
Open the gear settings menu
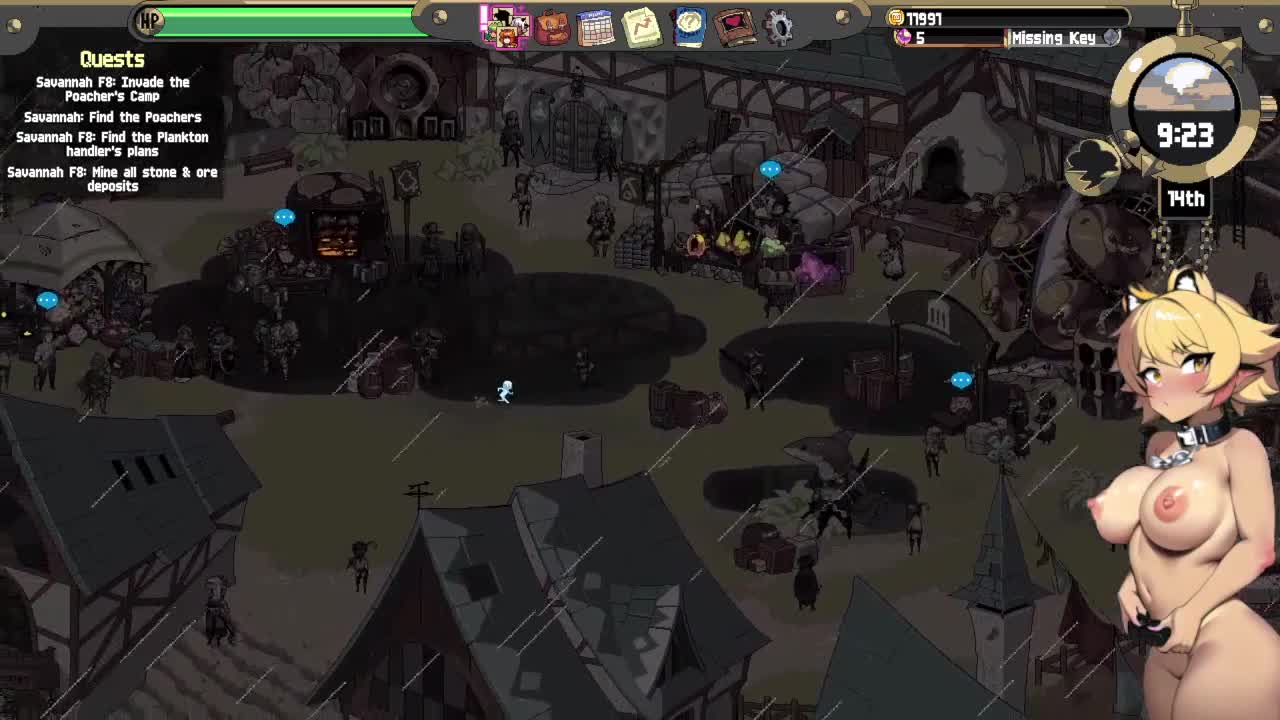coord(780,27)
